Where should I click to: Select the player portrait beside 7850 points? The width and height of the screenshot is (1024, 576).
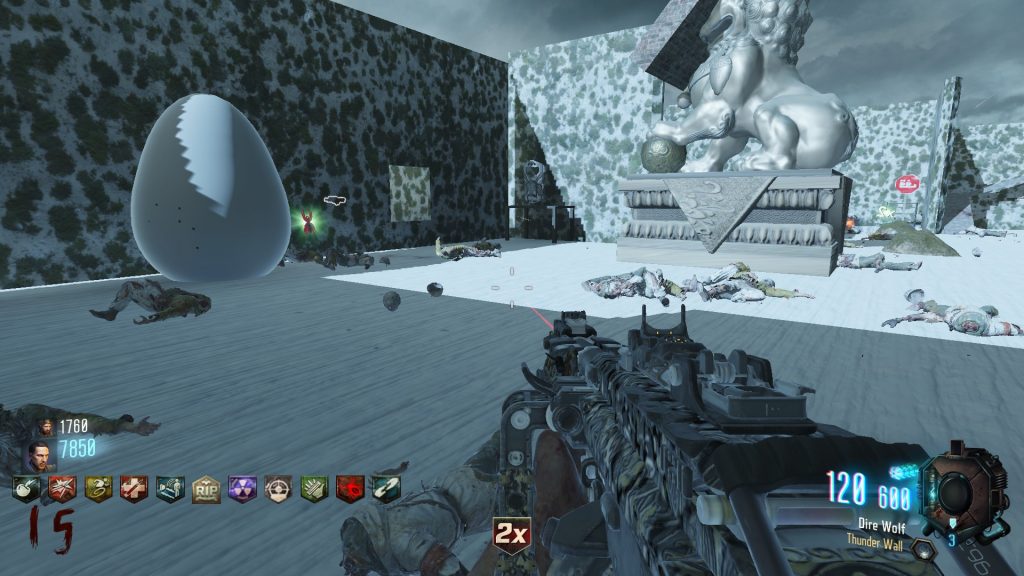tap(40, 455)
